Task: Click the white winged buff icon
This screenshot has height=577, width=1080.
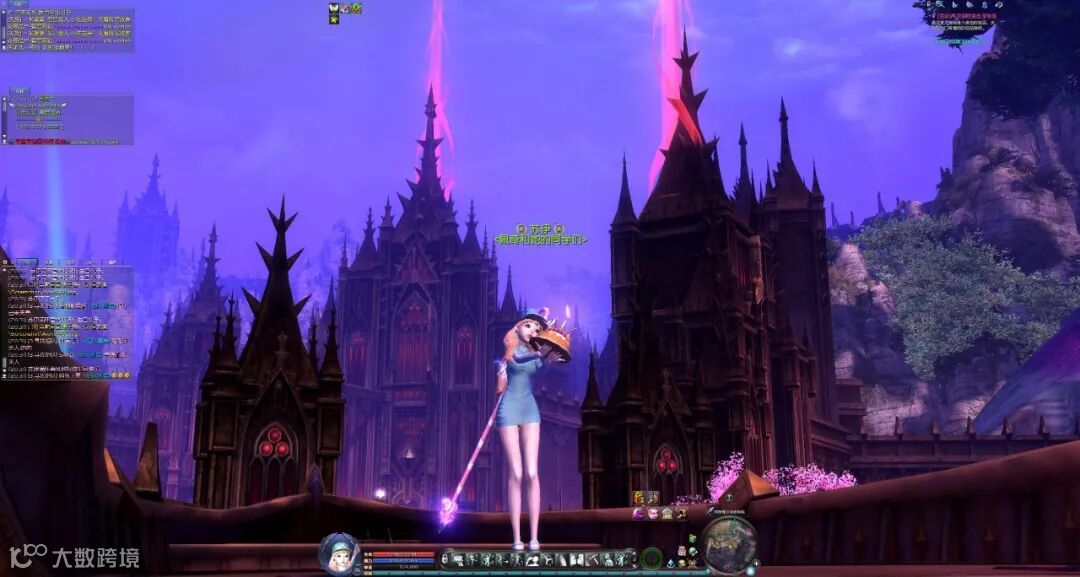Action: 334,7
